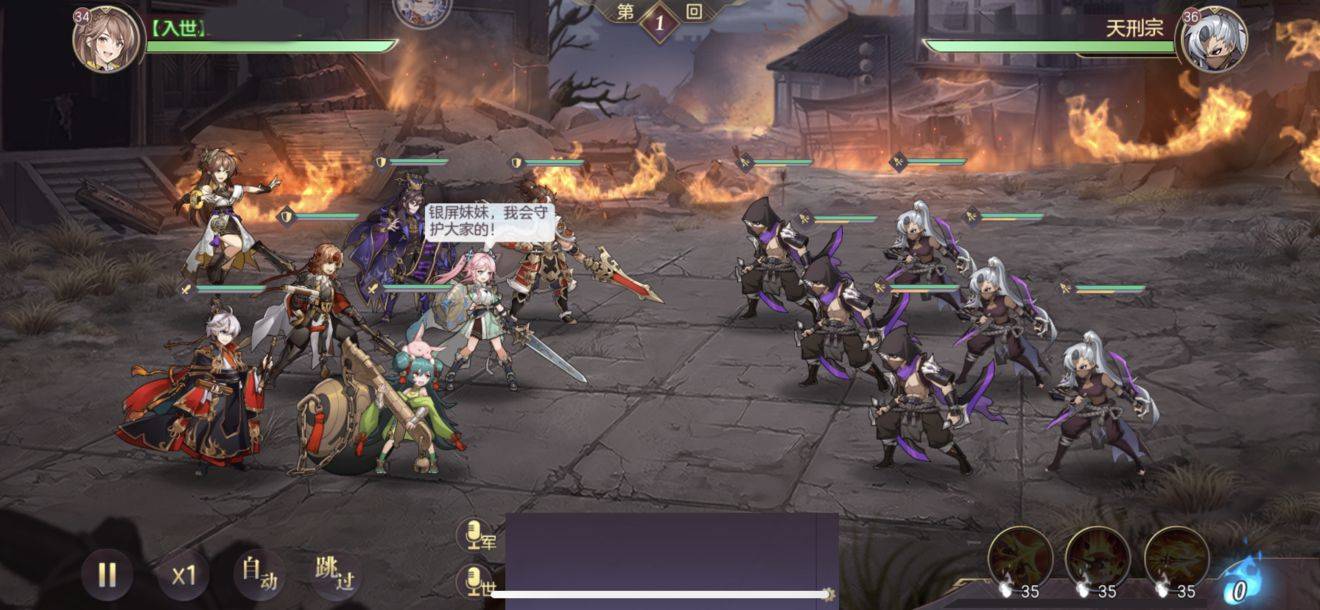1320x610 pixels.
Task: Tap the 世 world voice microphone
Action: point(477,582)
